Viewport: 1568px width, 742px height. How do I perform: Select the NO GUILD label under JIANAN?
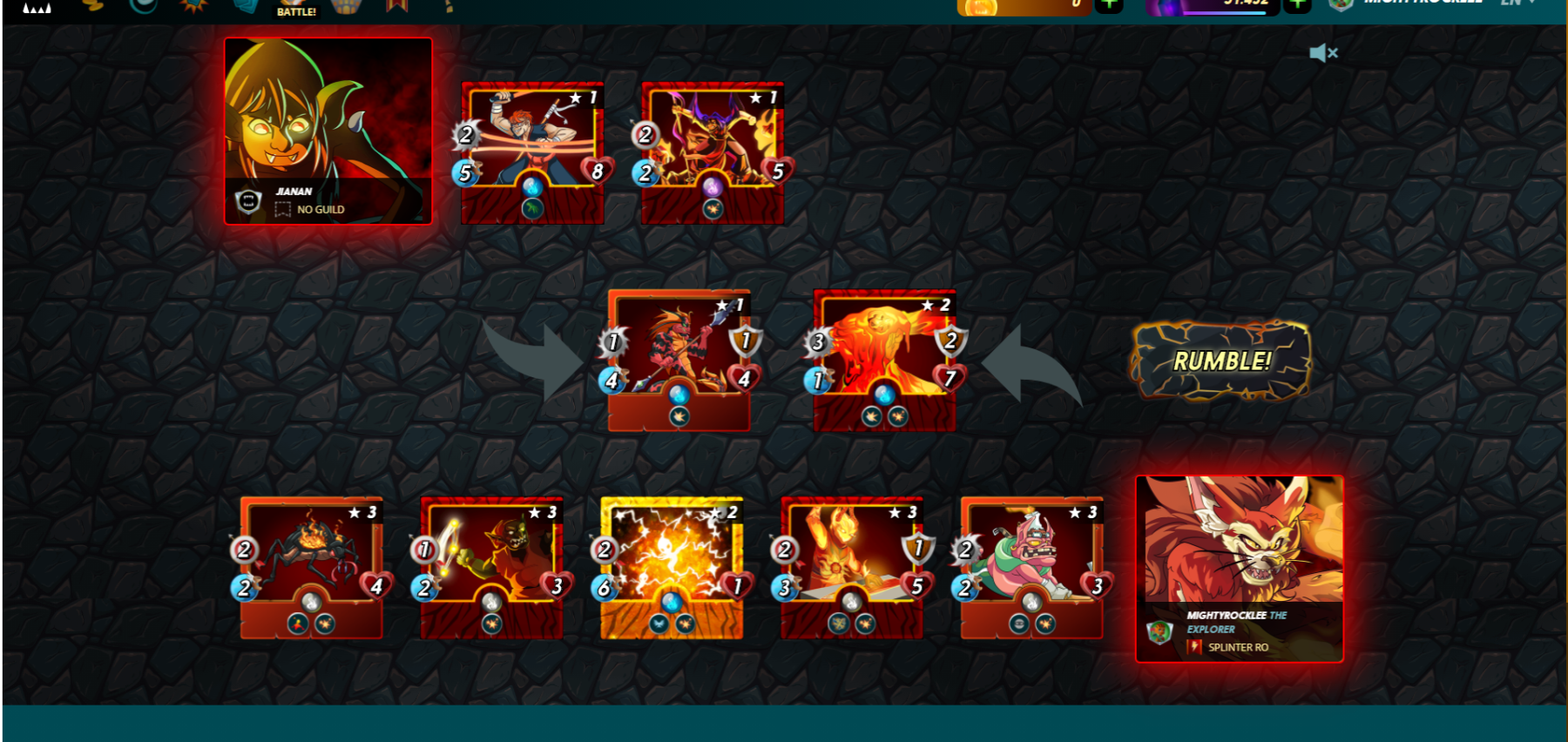[320, 209]
